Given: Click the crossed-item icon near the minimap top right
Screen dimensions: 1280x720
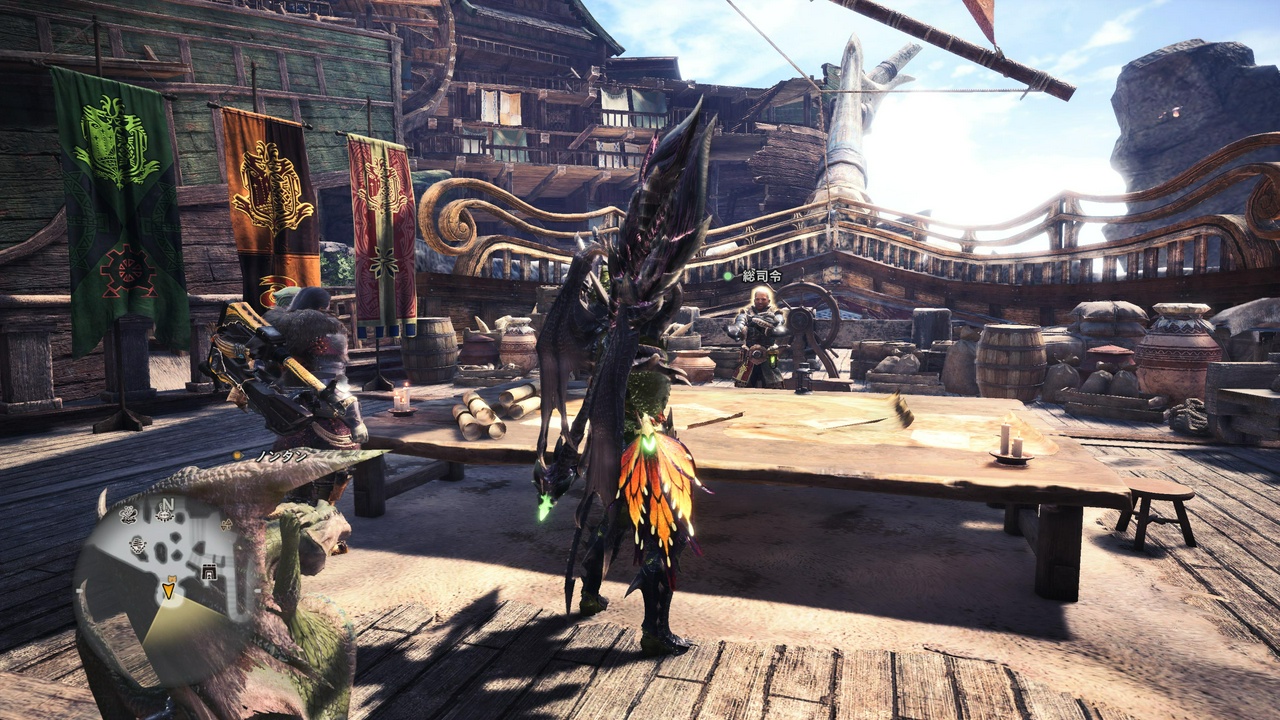Looking at the screenshot, I should tap(225, 524).
